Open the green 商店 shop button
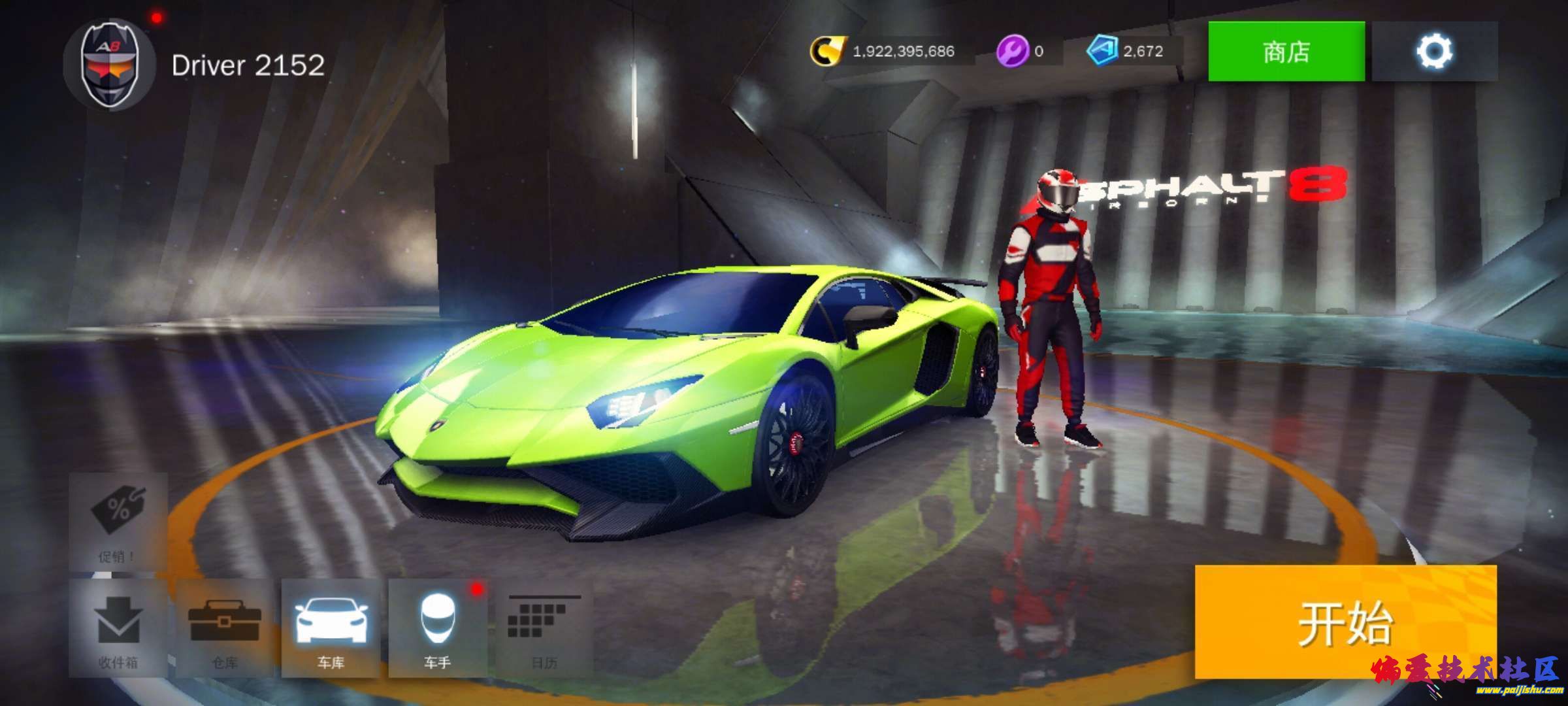The height and width of the screenshot is (706, 1568). pyautogui.click(x=1286, y=51)
